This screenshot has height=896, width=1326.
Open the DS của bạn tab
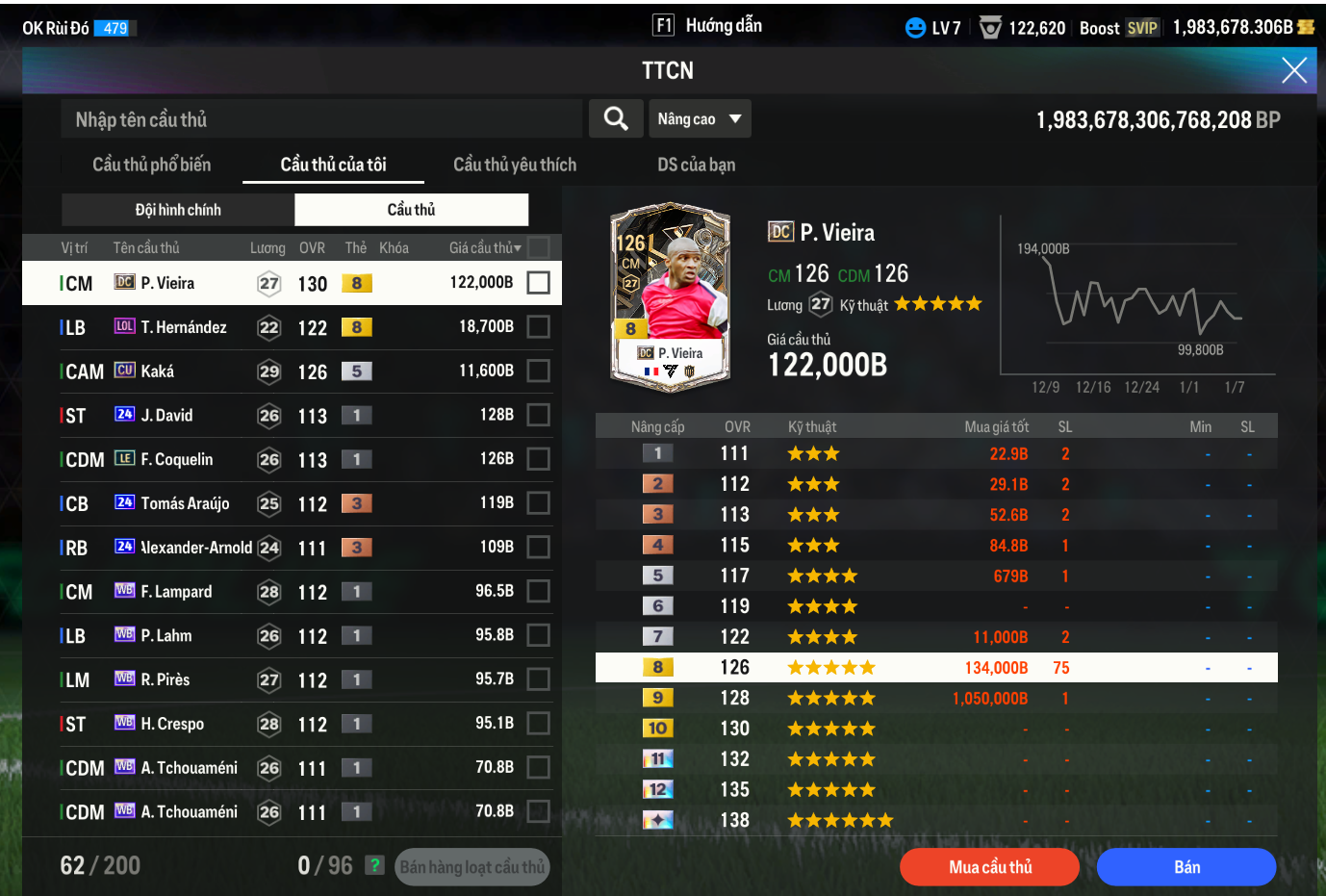pyautogui.click(x=696, y=165)
